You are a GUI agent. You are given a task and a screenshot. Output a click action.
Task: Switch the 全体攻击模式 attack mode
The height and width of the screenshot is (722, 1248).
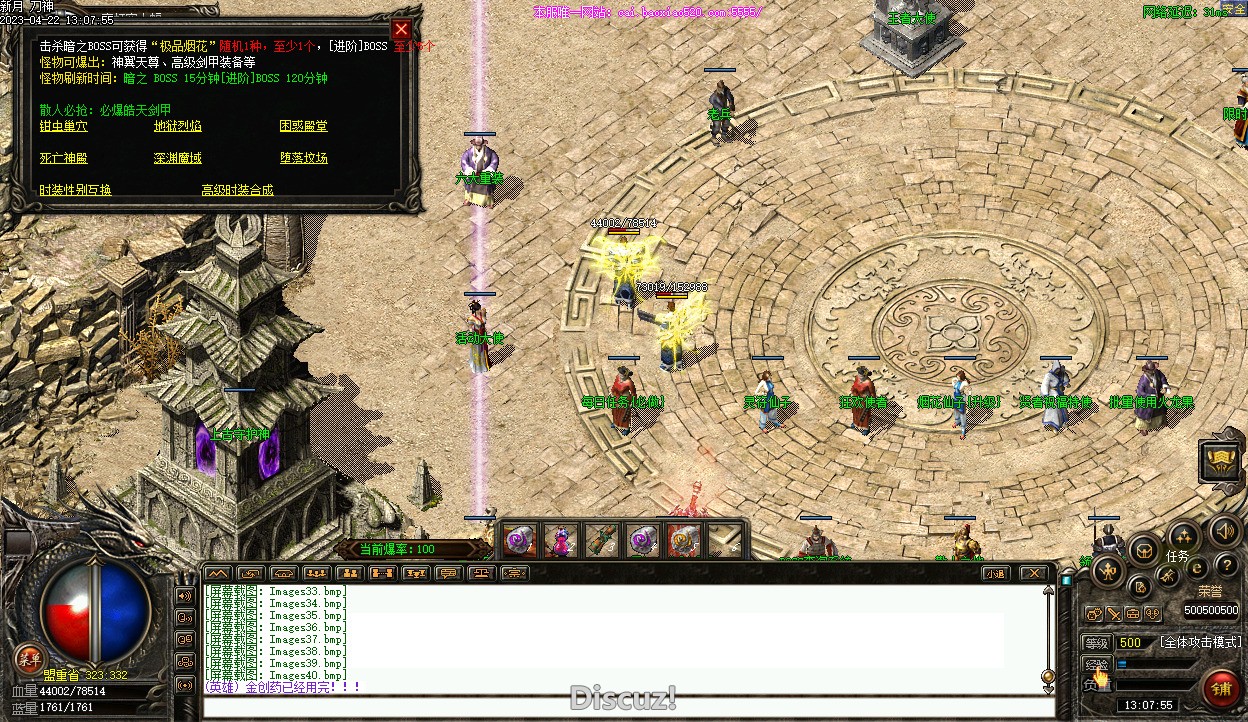pos(1200,642)
